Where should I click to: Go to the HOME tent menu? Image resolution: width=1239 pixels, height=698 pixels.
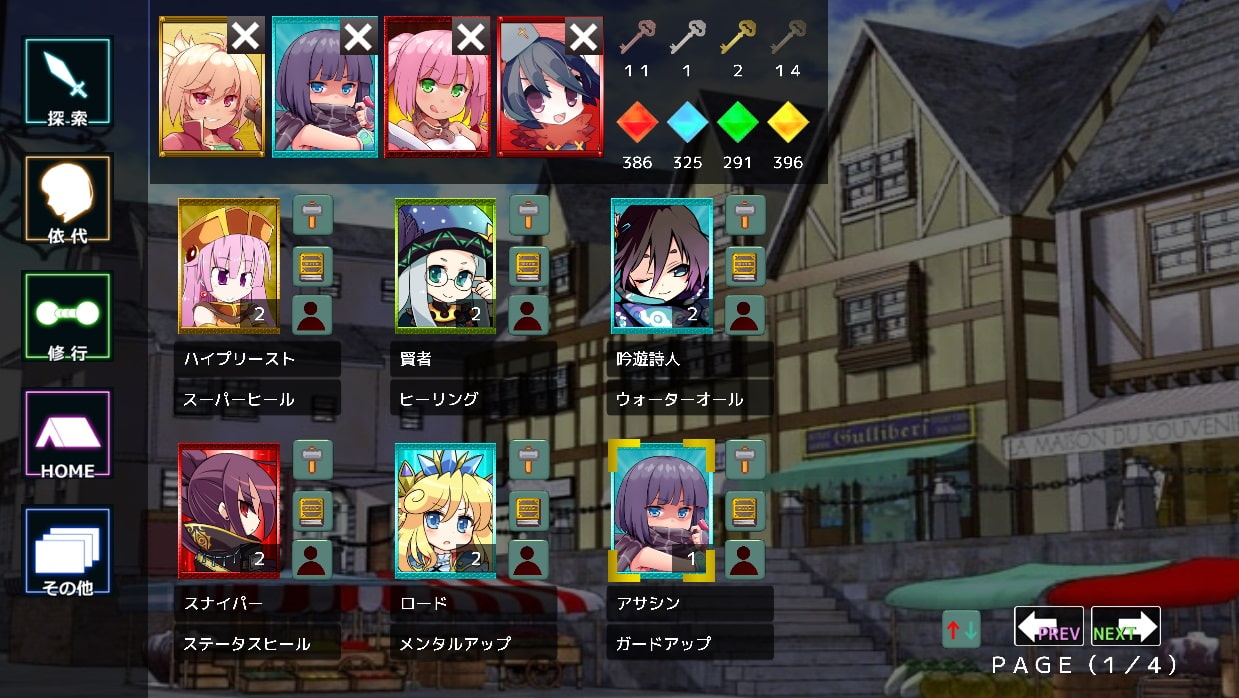click(x=67, y=434)
